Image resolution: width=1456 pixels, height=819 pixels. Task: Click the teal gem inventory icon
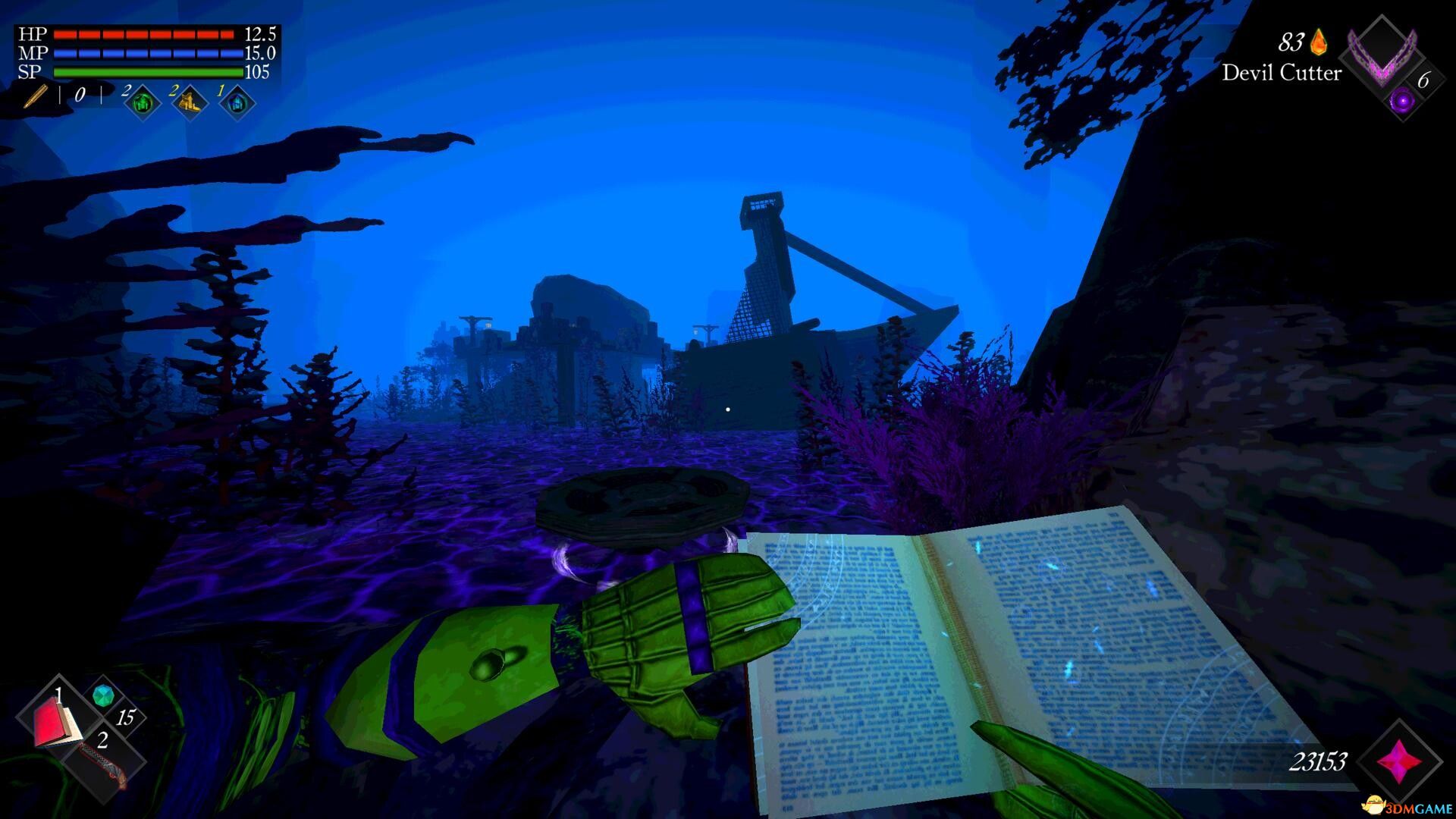102,694
